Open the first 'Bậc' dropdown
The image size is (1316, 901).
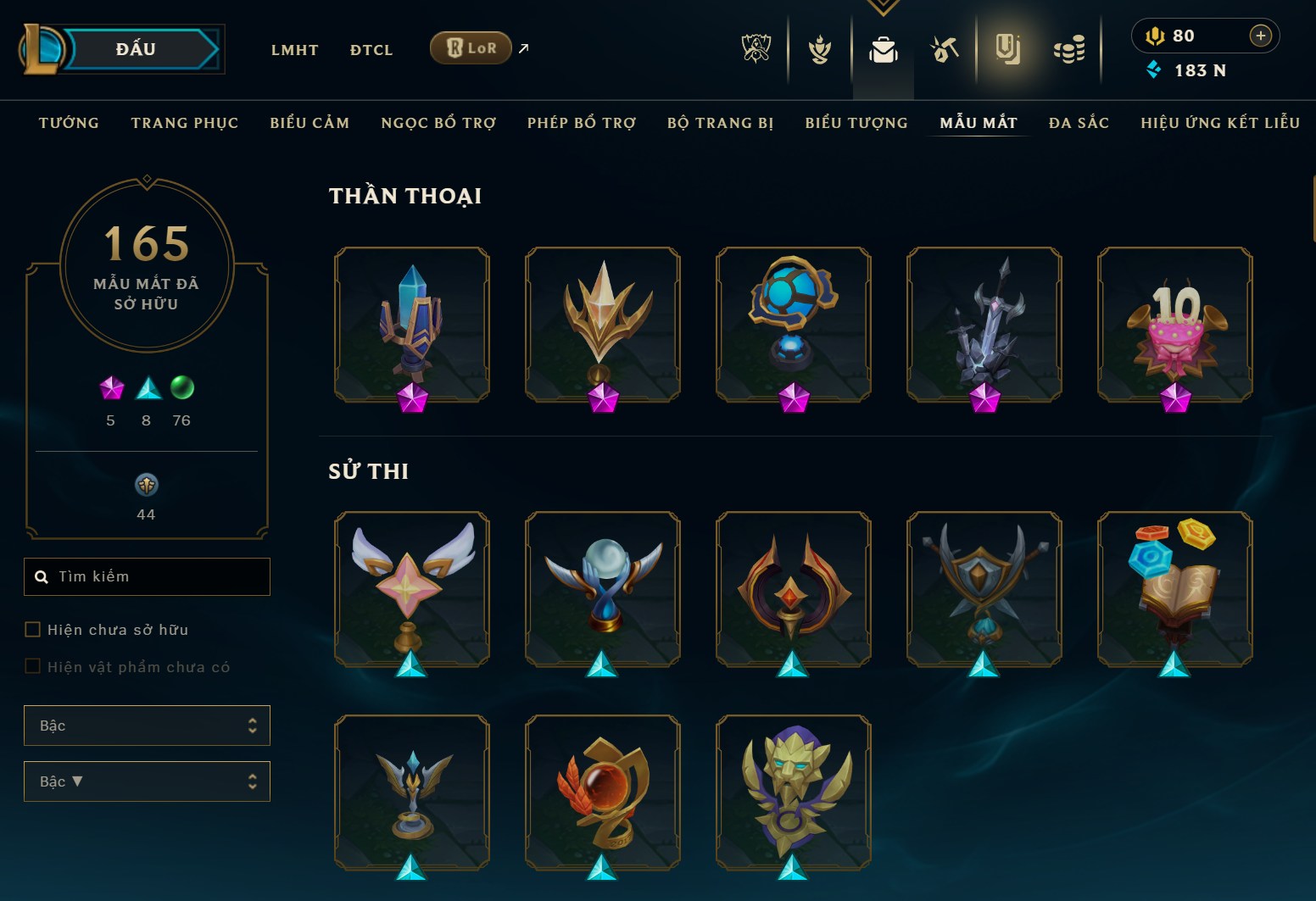(x=147, y=726)
